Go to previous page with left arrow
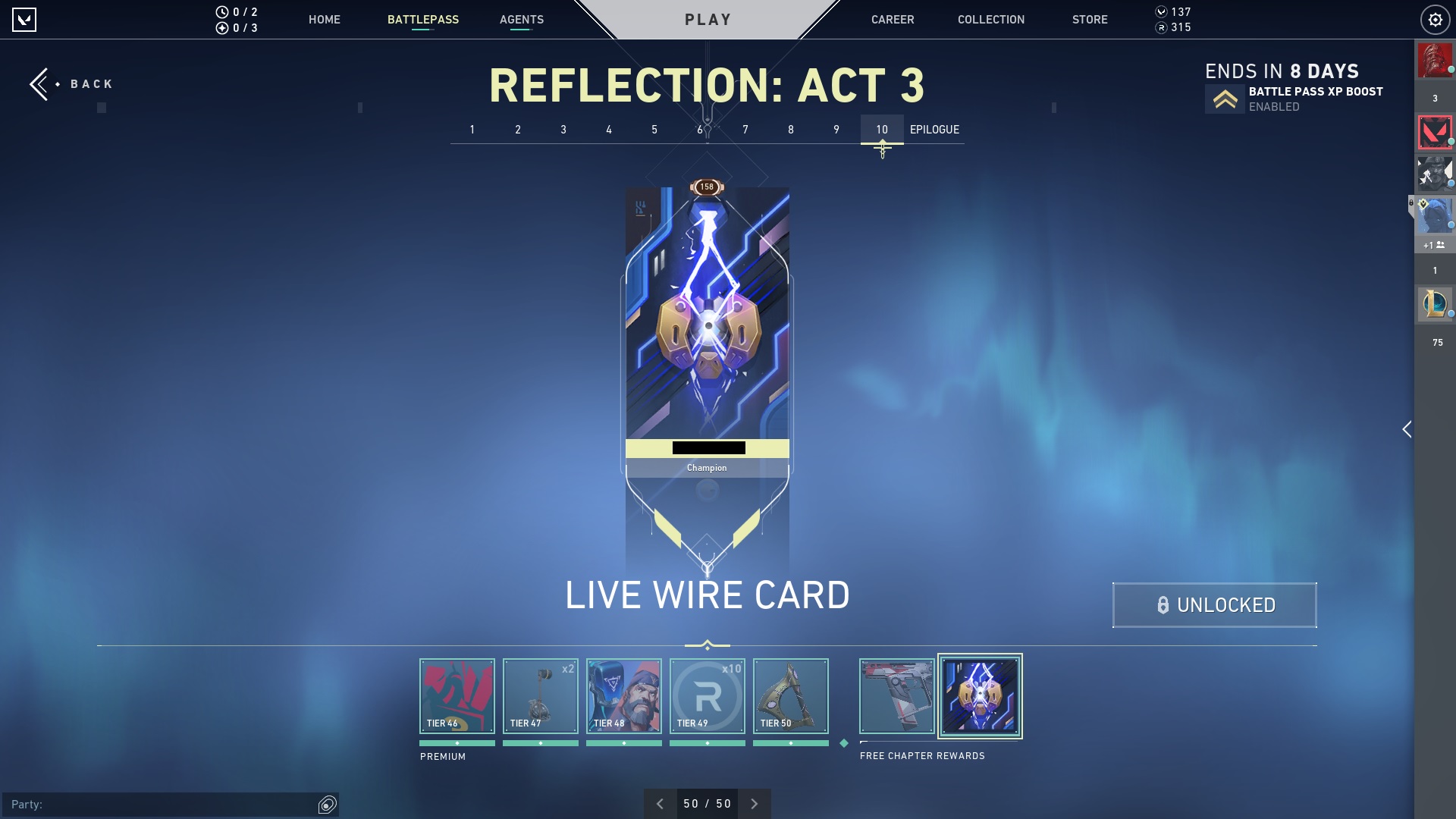 660,803
